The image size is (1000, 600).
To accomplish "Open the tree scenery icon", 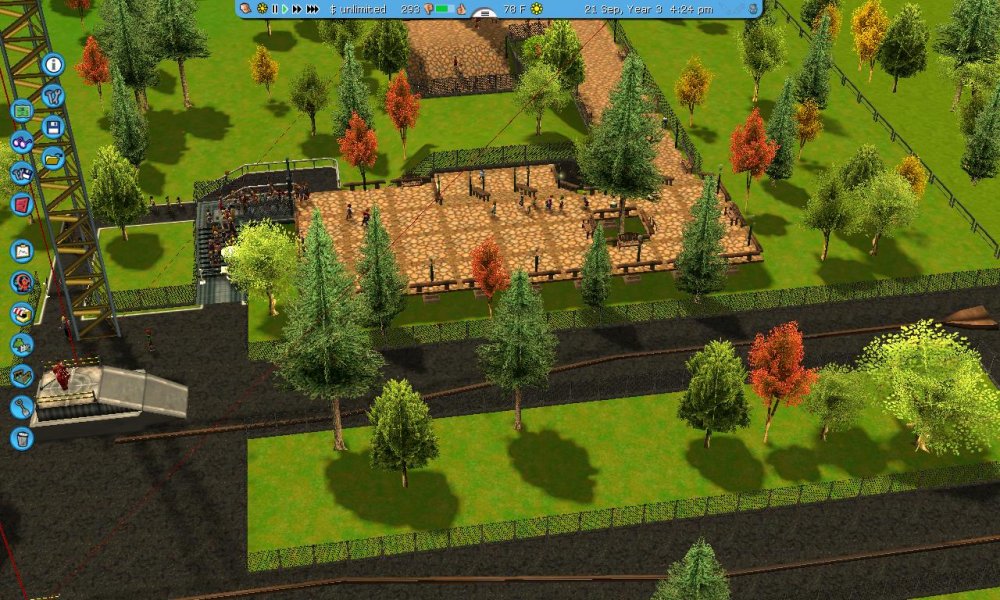I will (x=22, y=345).
